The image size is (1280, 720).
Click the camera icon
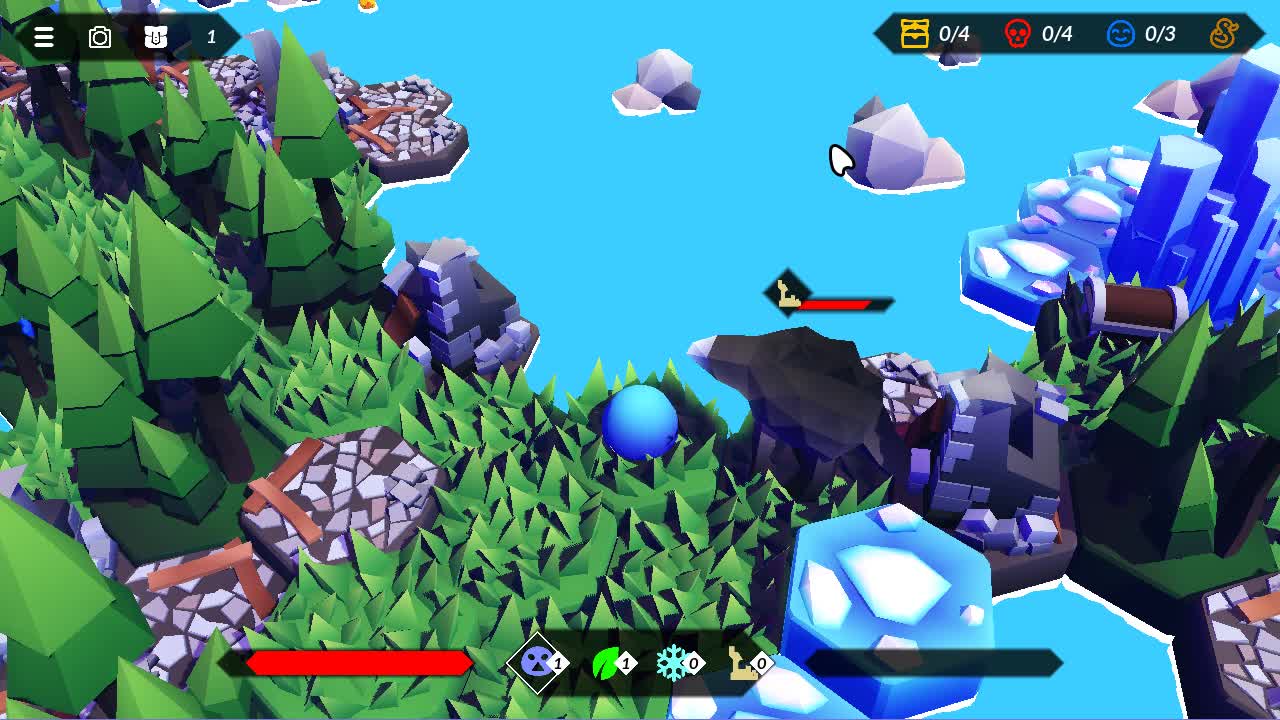(100, 38)
